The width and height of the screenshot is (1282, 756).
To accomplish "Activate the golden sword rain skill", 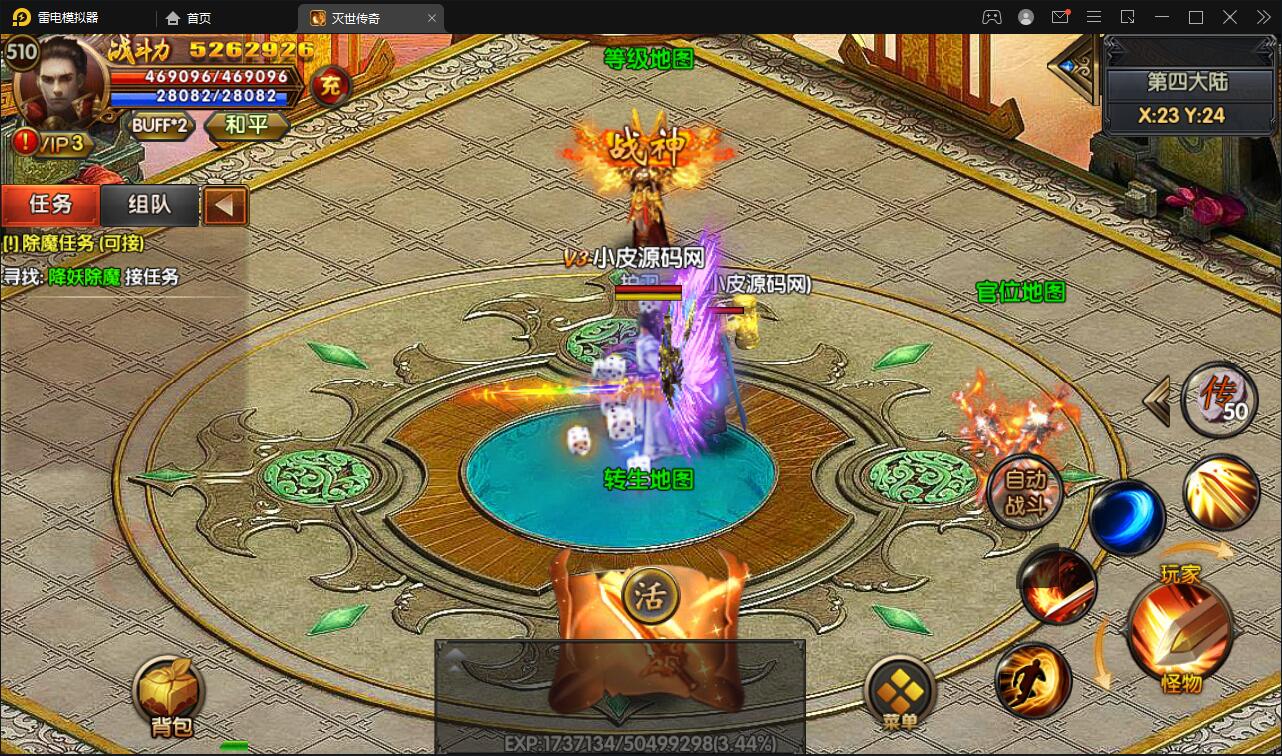I will point(1221,493).
